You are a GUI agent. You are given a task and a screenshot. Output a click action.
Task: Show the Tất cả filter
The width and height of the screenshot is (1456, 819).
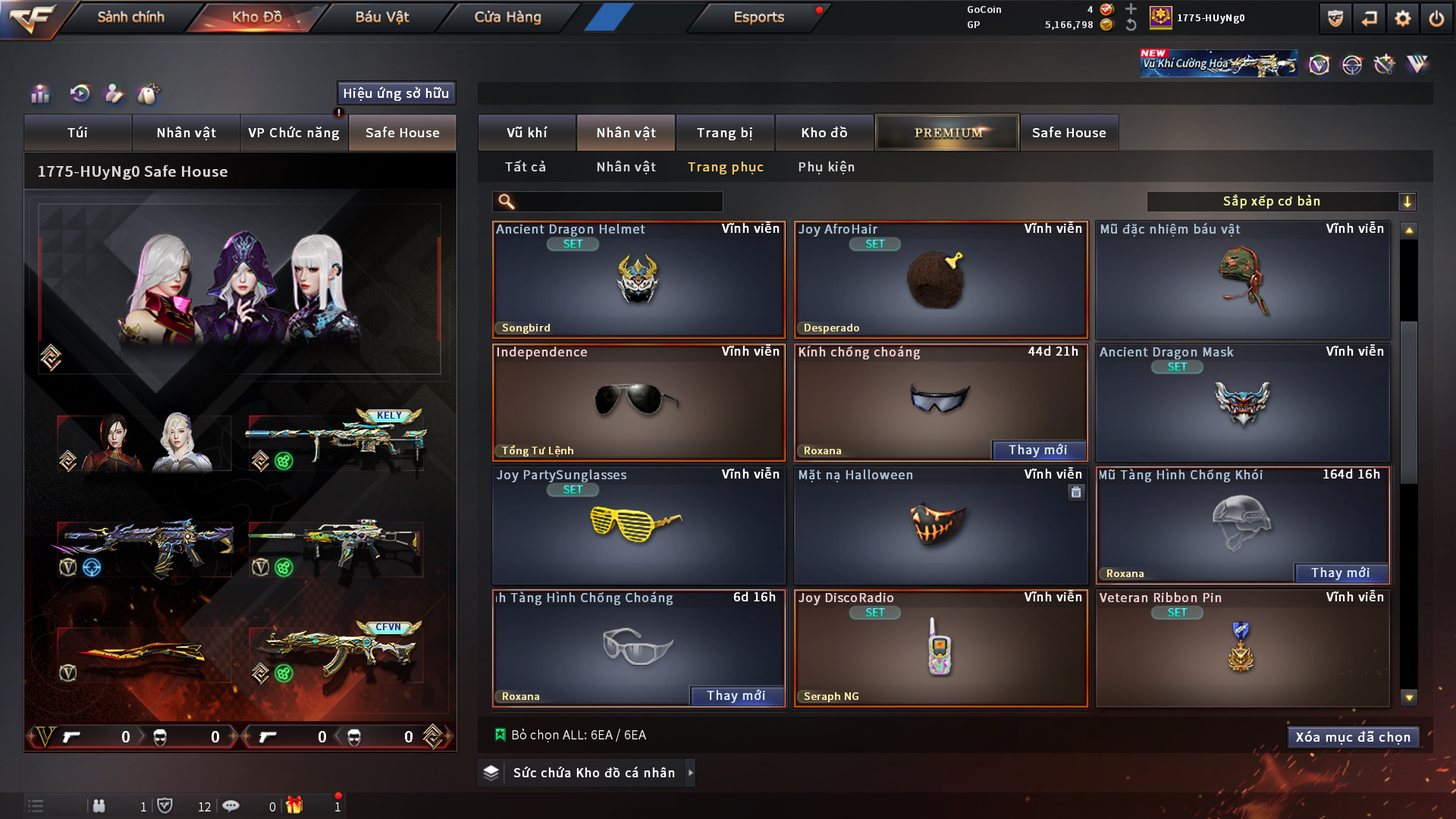point(525,167)
